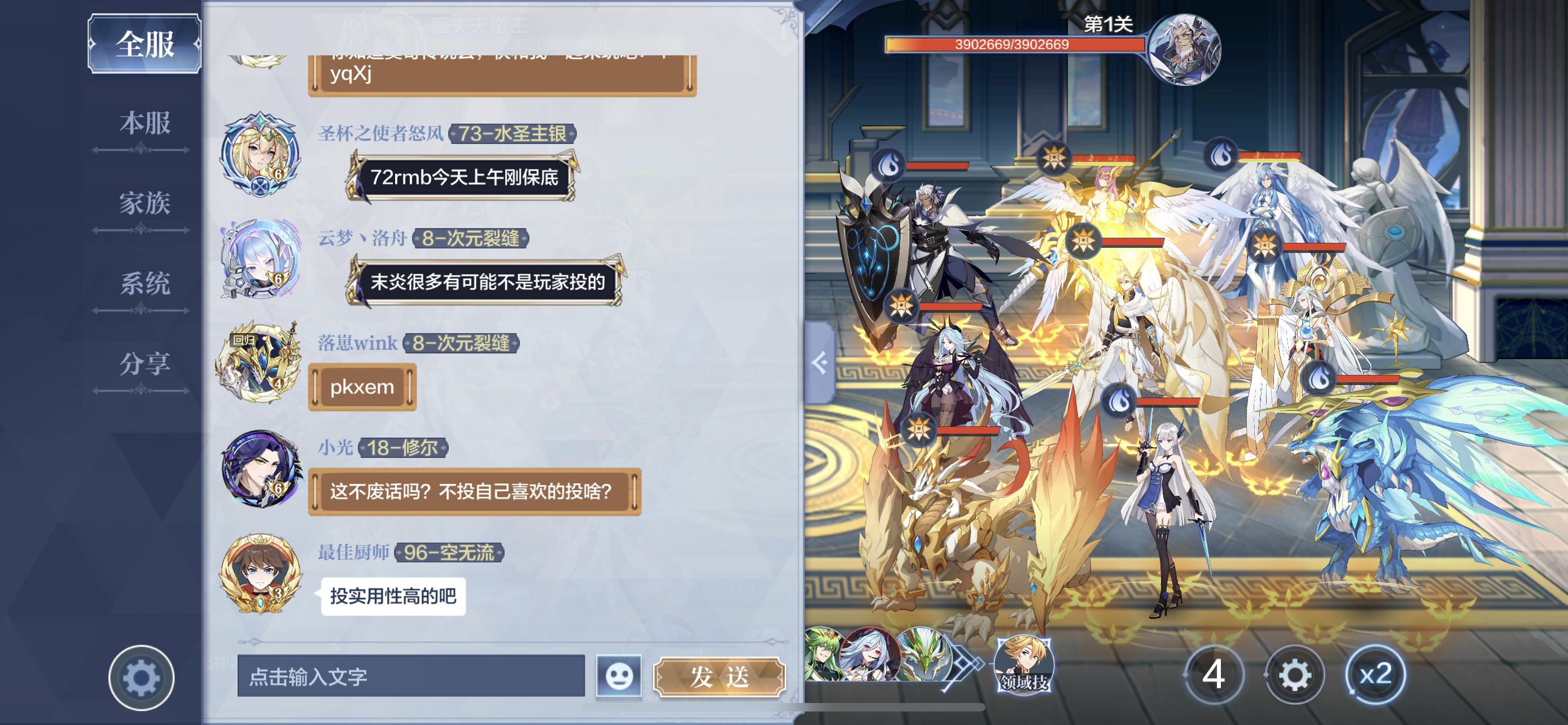
Task: Switch to the 分享 tab
Action: [144, 364]
